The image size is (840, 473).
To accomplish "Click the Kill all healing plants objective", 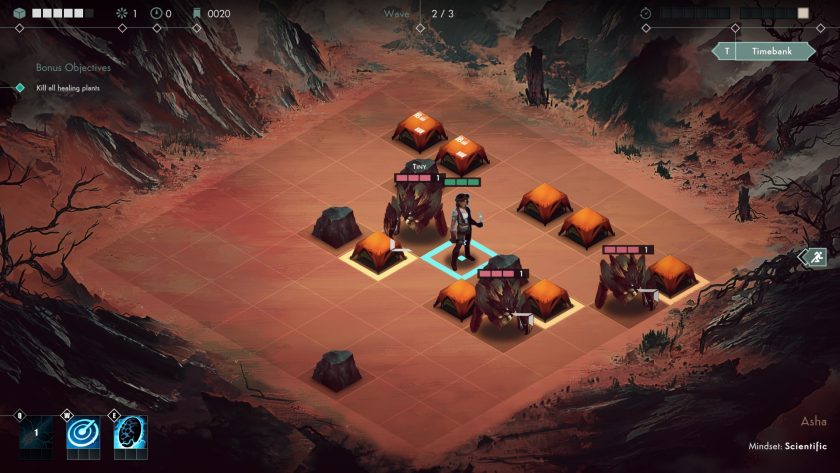I will (67, 88).
